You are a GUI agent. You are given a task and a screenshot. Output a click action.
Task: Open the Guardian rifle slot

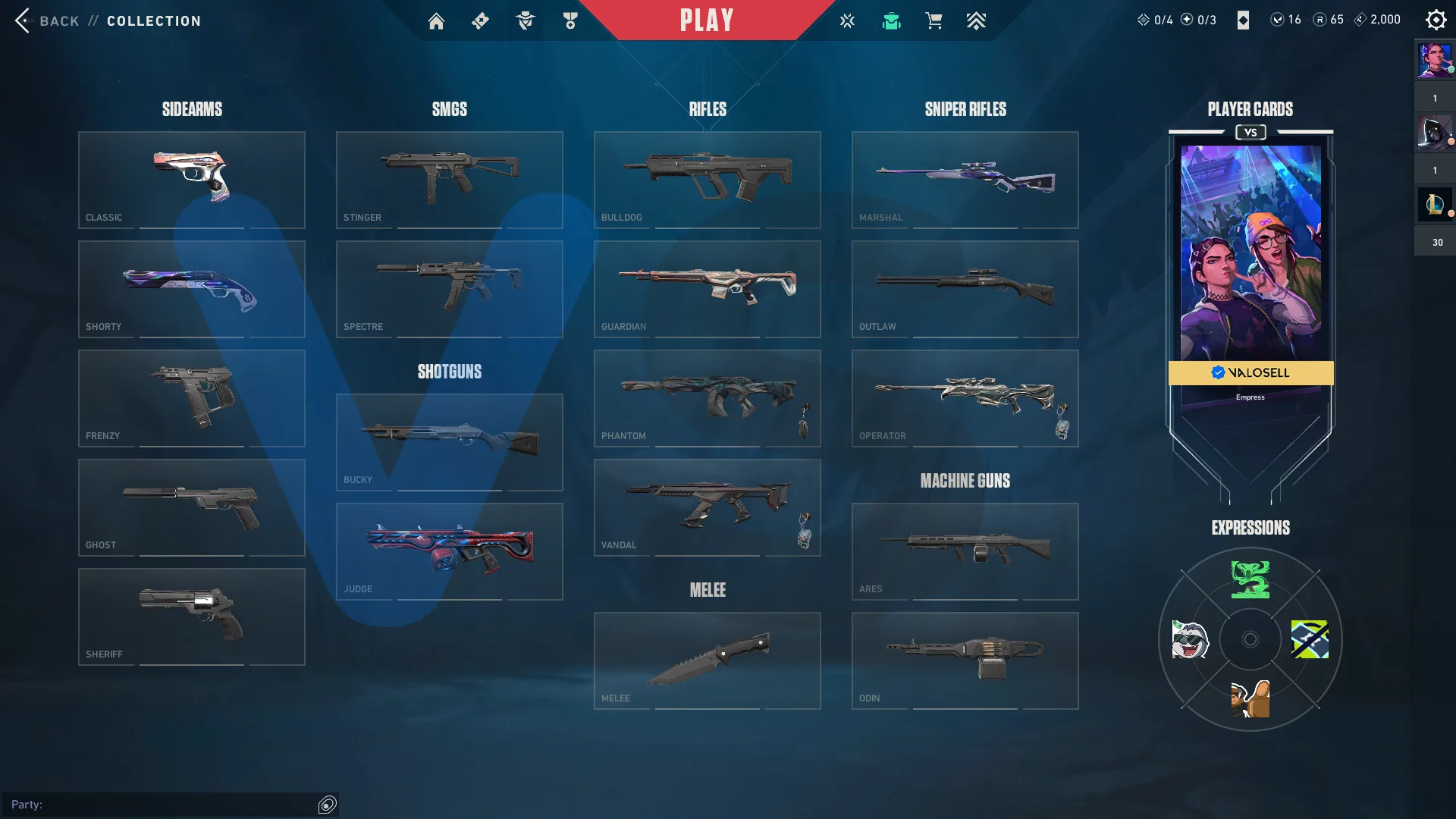tap(708, 289)
